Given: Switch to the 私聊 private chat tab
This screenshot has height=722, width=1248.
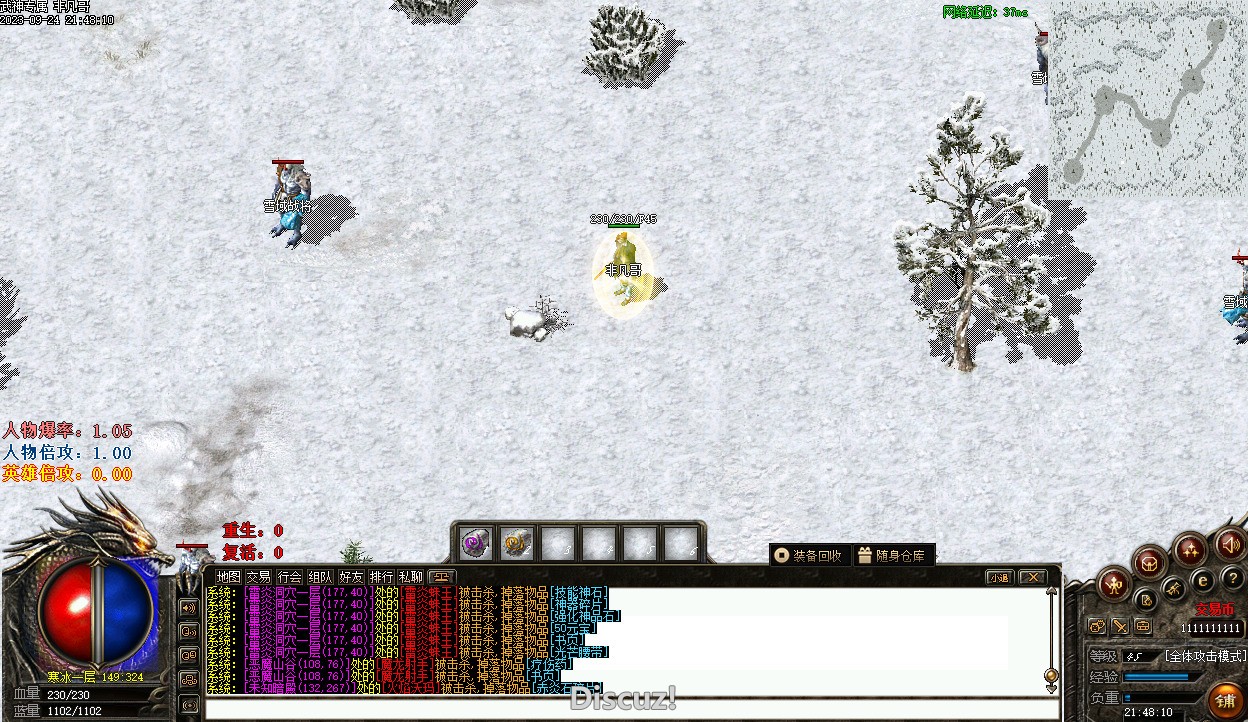Looking at the screenshot, I should tap(411, 577).
